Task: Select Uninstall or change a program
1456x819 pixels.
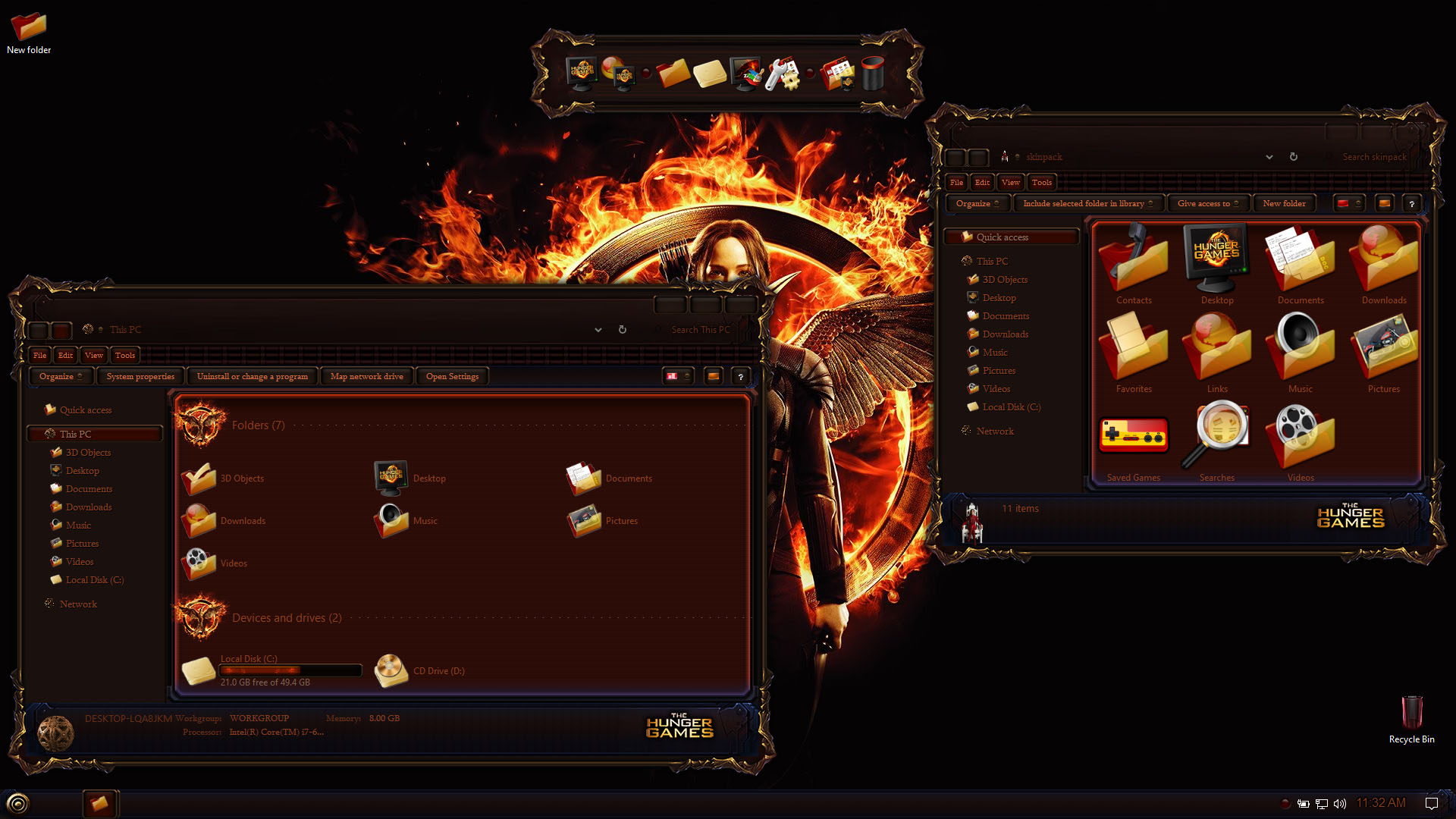Action: point(252,376)
